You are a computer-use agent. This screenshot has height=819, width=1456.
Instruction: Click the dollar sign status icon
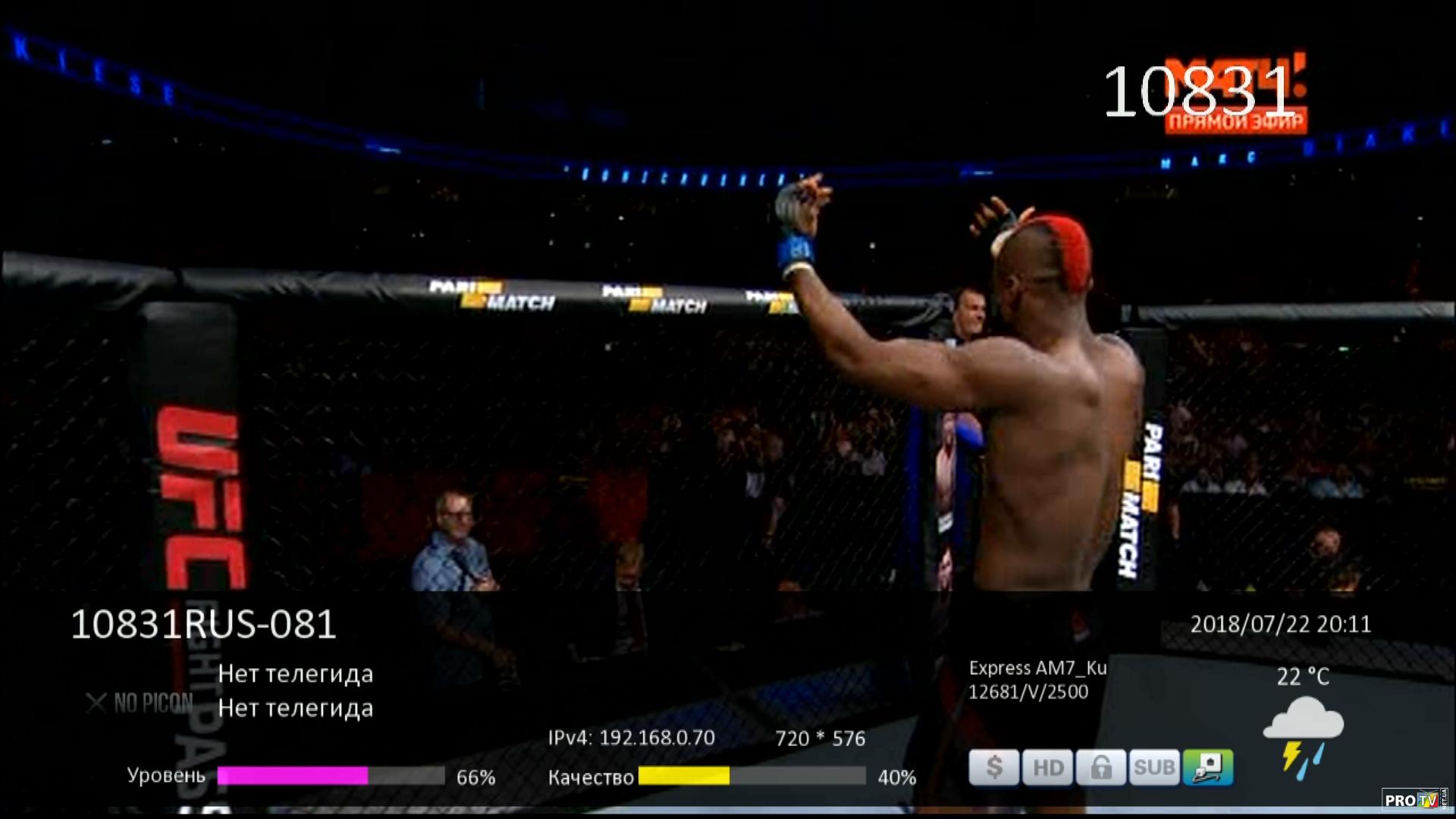coord(993,767)
